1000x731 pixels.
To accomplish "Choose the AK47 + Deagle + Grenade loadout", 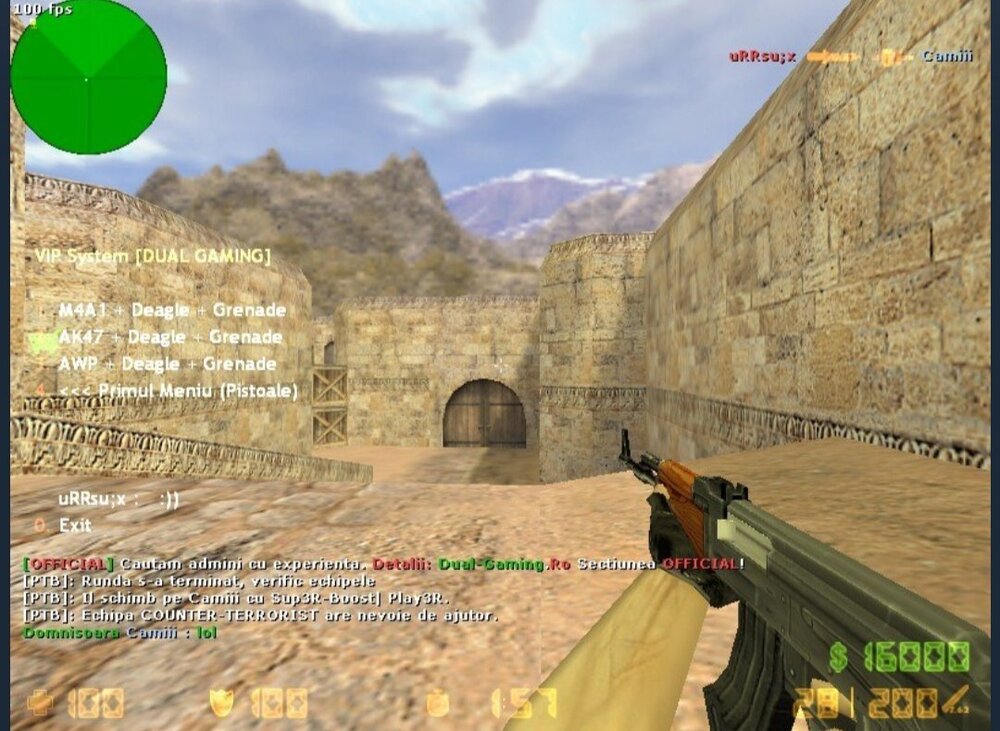I will 169,337.
